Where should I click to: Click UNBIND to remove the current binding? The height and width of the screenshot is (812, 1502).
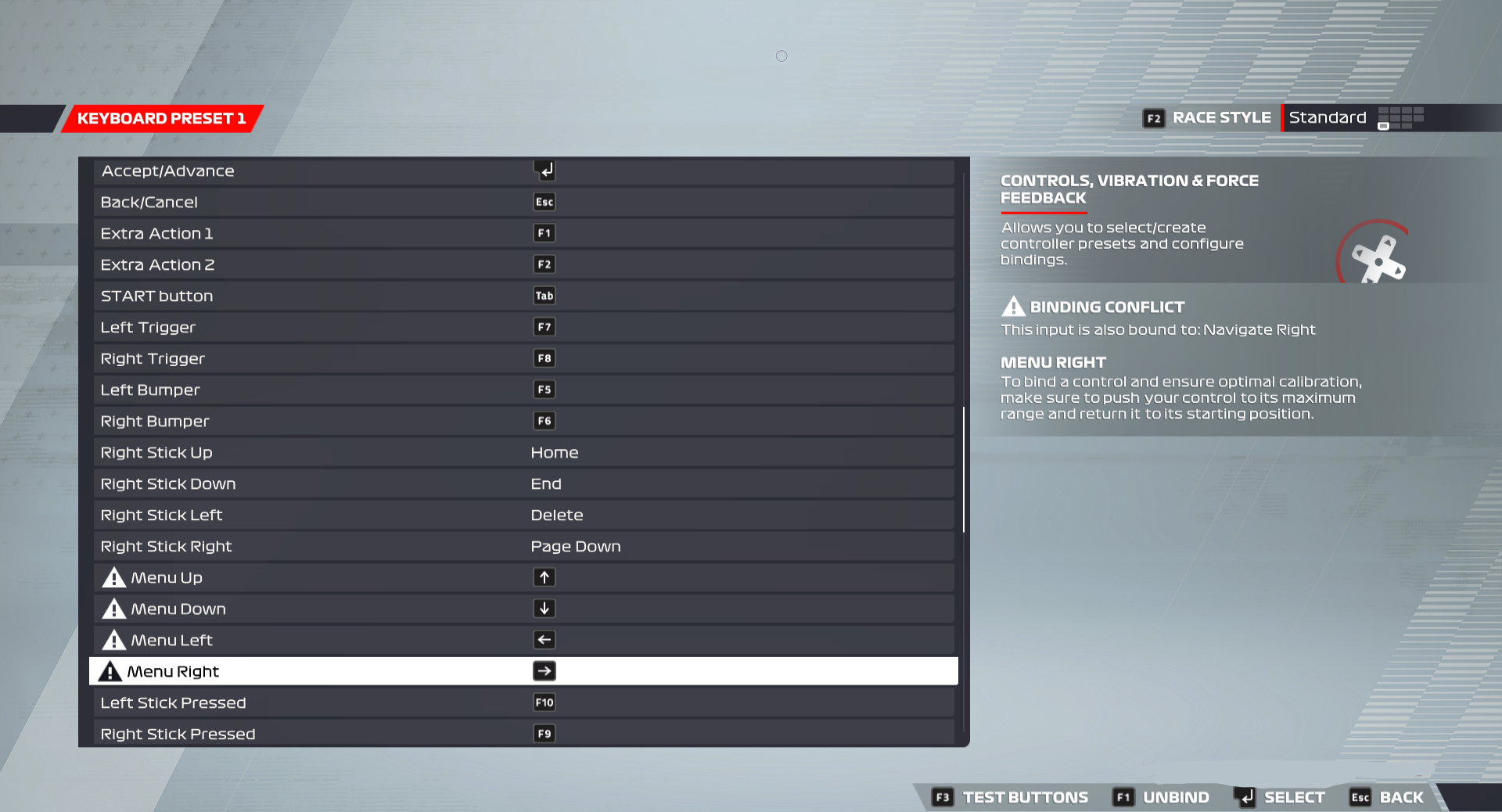pyautogui.click(x=1177, y=797)
